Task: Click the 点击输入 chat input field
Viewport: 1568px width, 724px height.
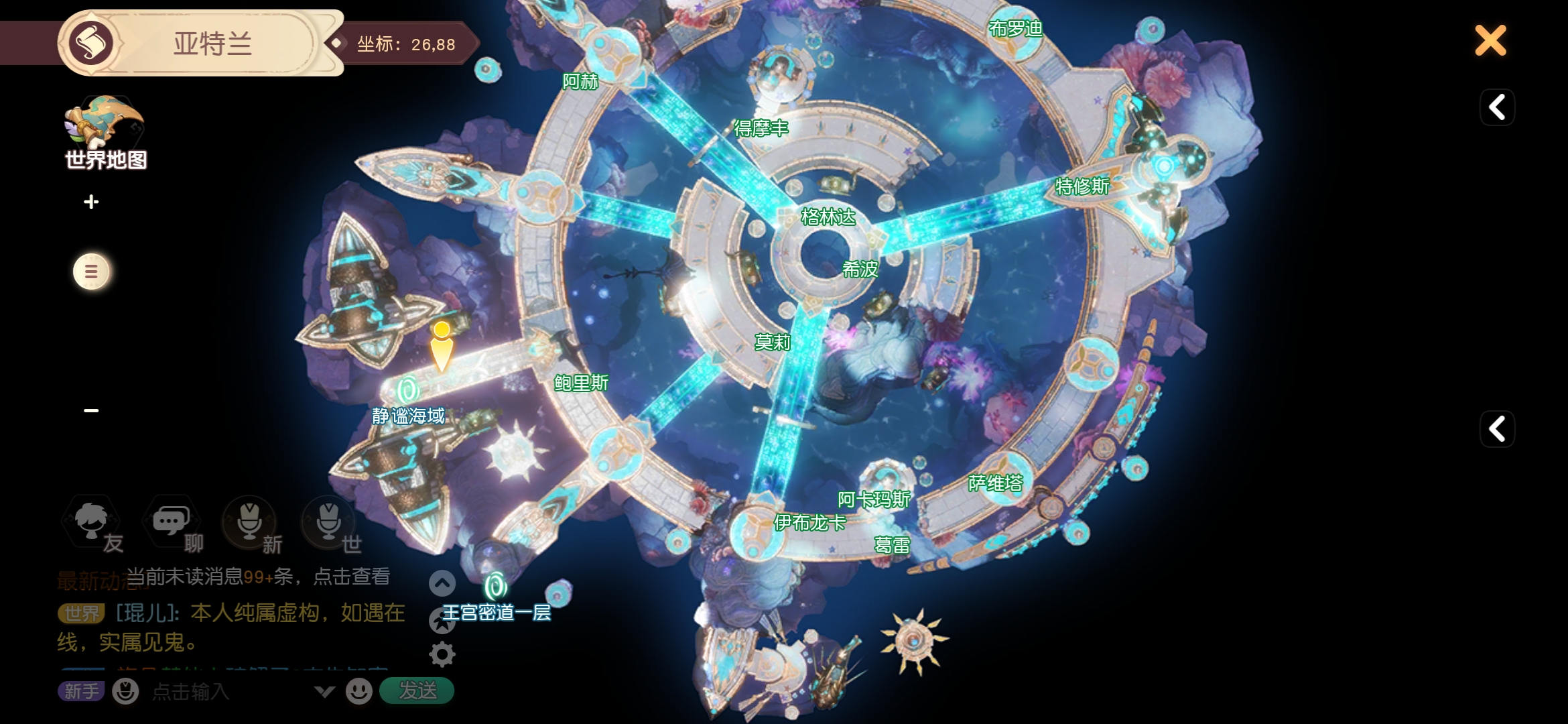Action: click(228, 691)
